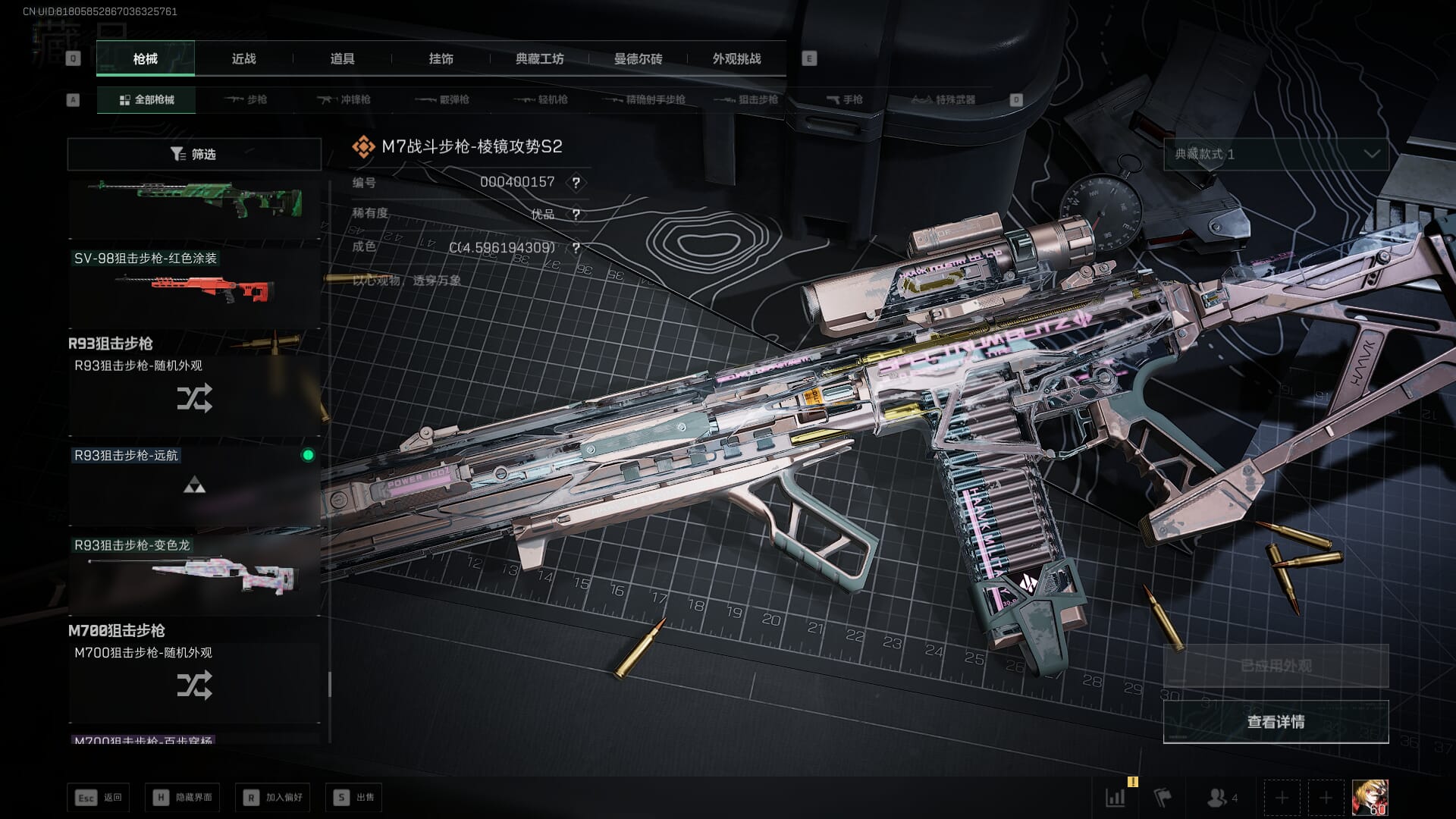Switch to the 外观挑战 tab
Image resolution: width=1456 pixels, height=819 pixels.
(736, 58)
